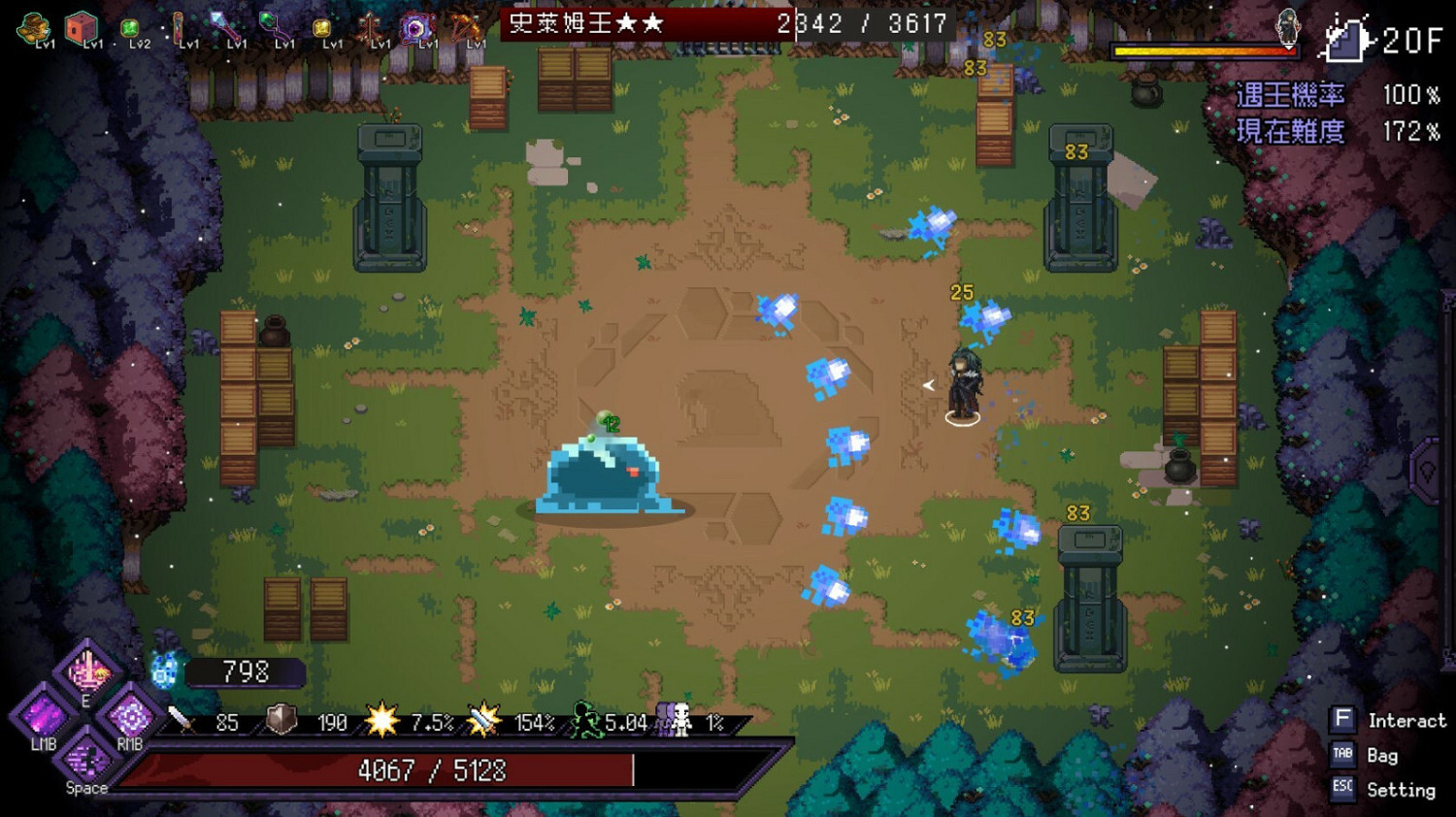Click the F Interact prompt

pos(1343,719)
